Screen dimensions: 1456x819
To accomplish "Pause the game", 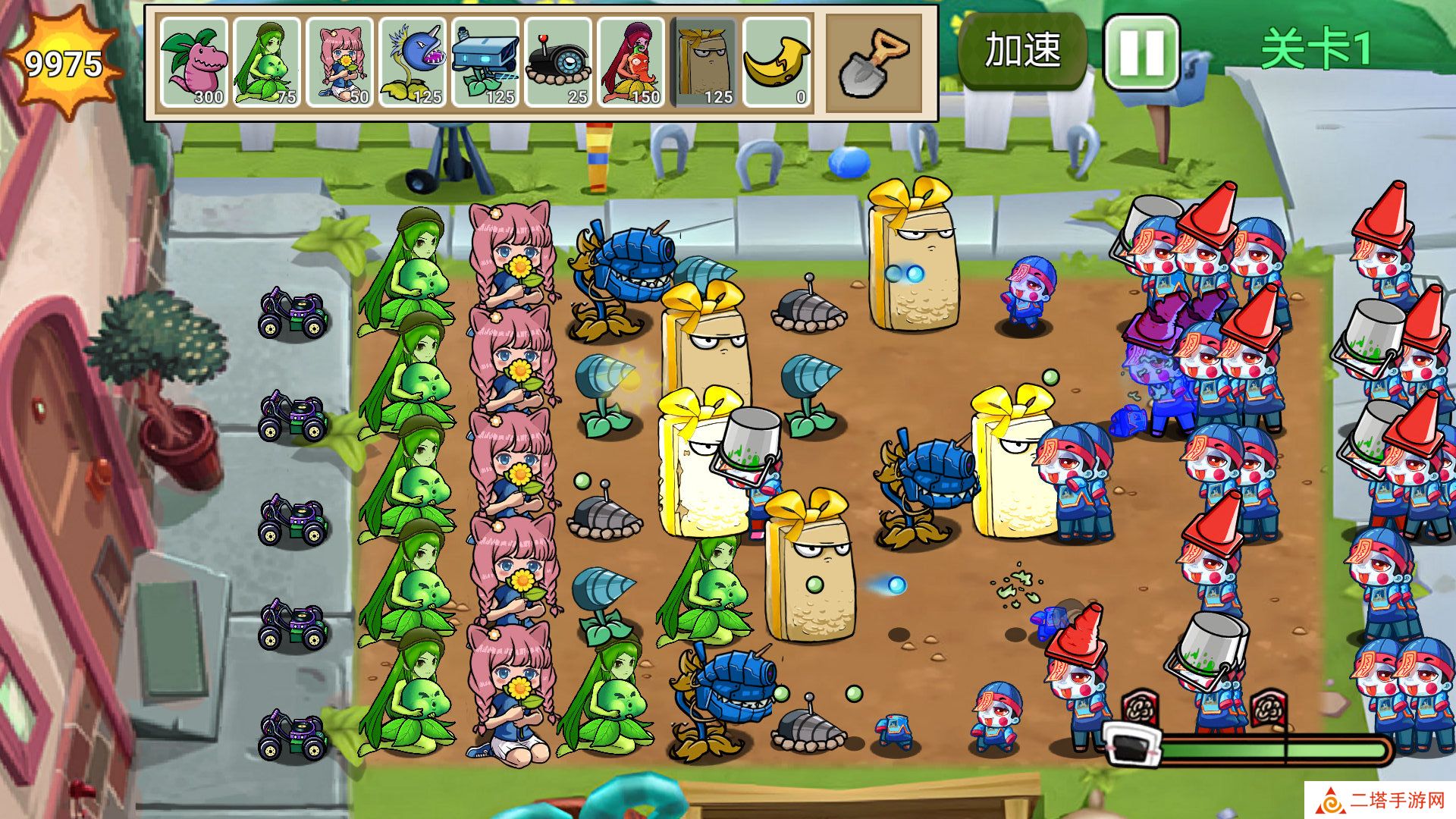I will (x=1141, y=52).
